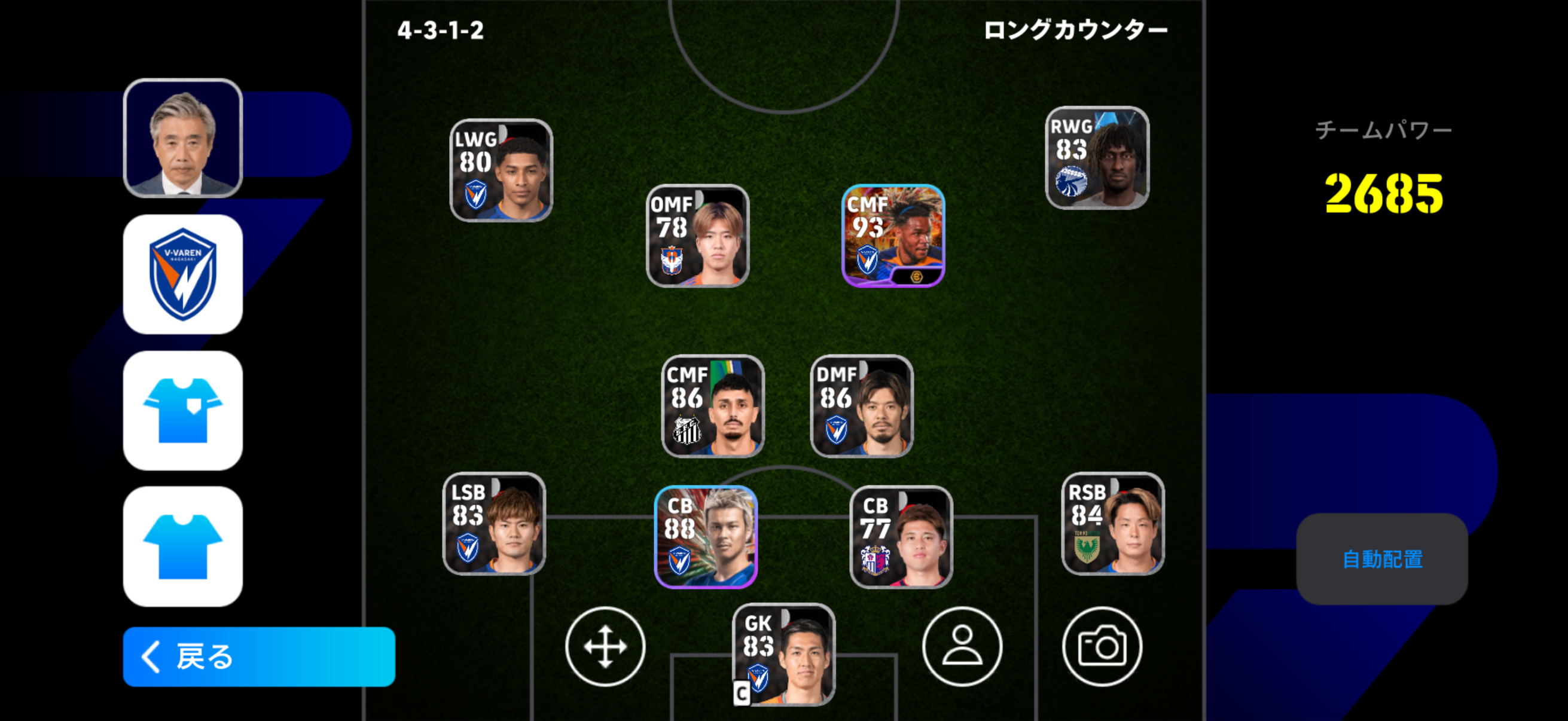Select the LWG 80 player card
Image resolution: width=1568 pixels, height=721 pixels.
(x=501, y=170)
